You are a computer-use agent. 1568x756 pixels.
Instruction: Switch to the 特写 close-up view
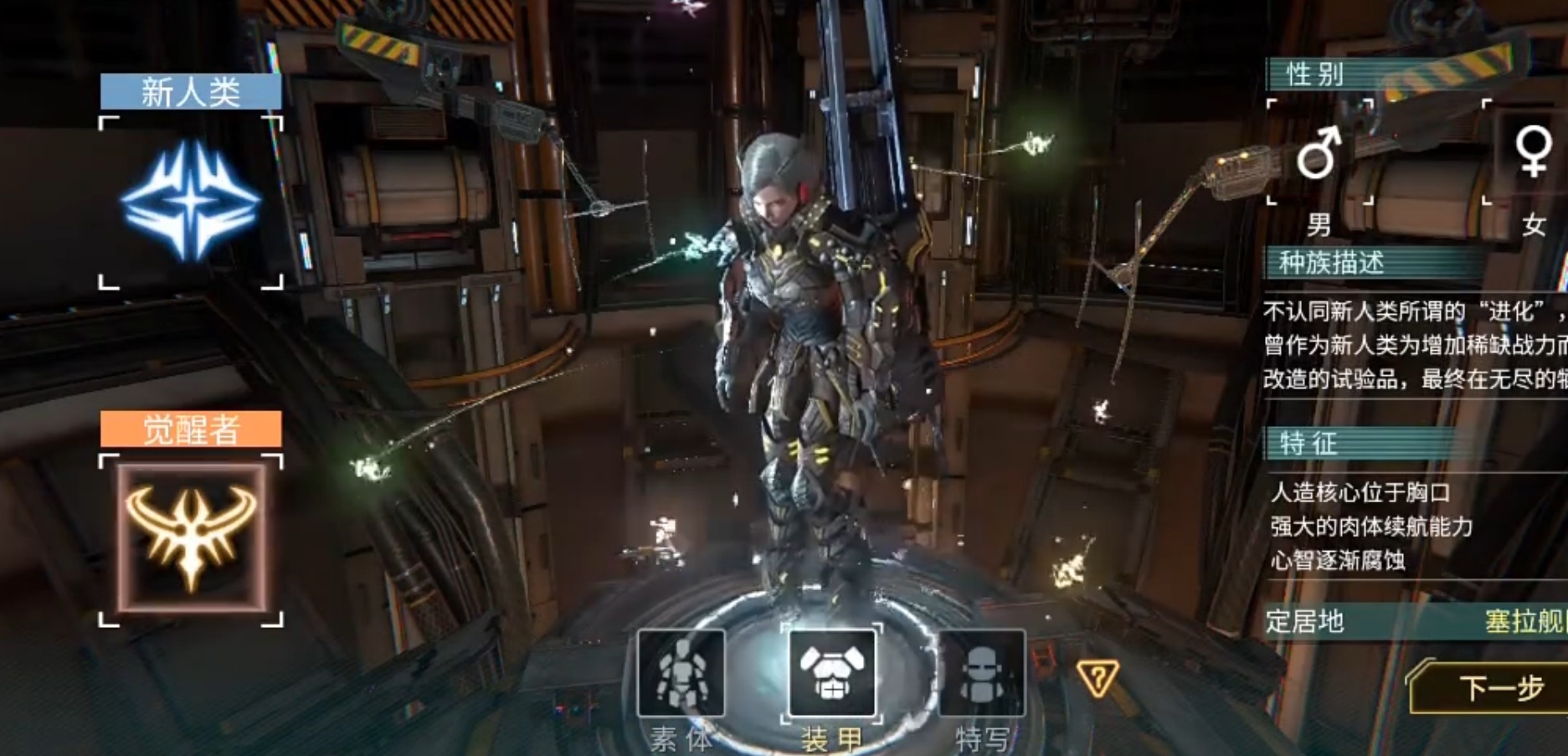[x=981, y=675]
